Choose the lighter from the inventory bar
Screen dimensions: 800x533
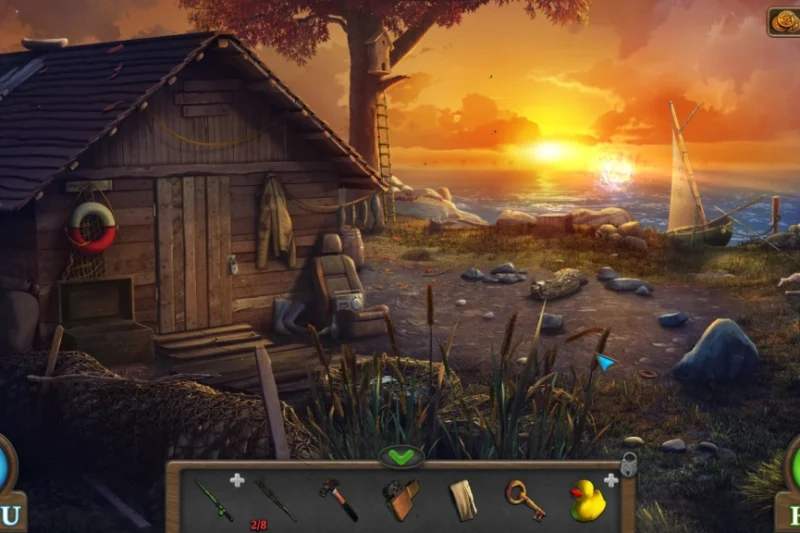[x=401, y=499]
